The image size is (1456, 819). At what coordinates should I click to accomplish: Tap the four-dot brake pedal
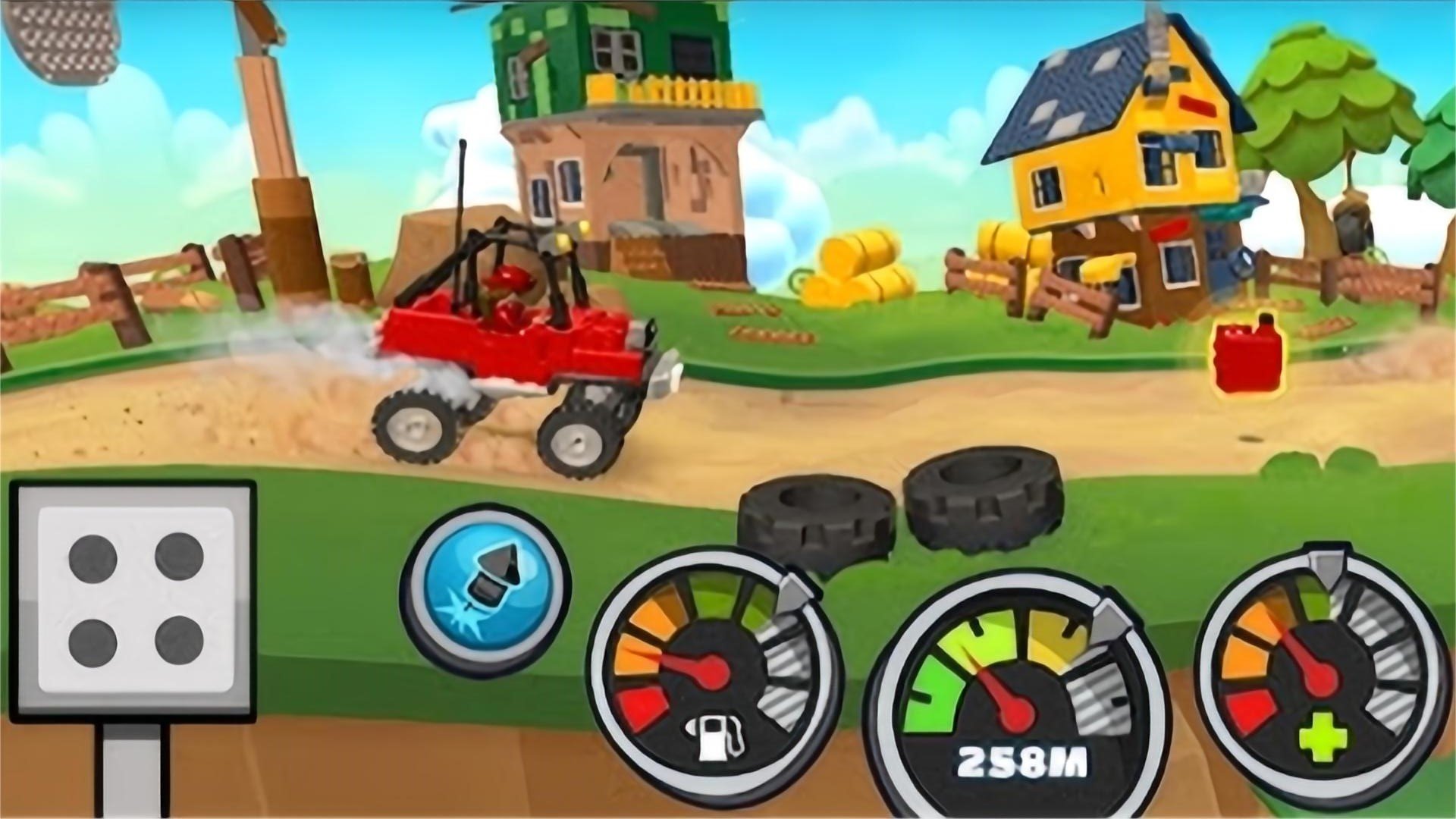134,601
